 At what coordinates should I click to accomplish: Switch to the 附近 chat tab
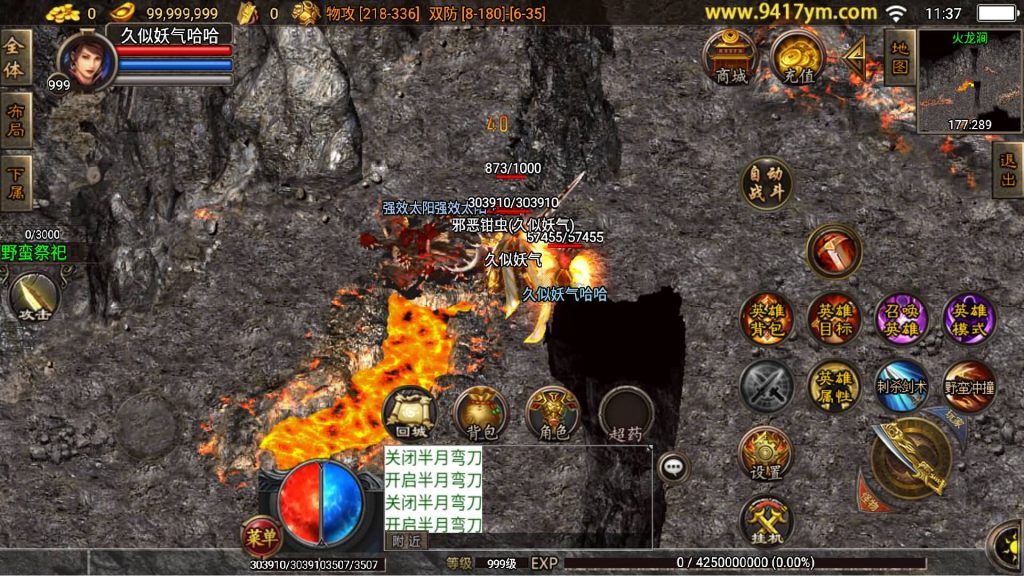[406, 540]
